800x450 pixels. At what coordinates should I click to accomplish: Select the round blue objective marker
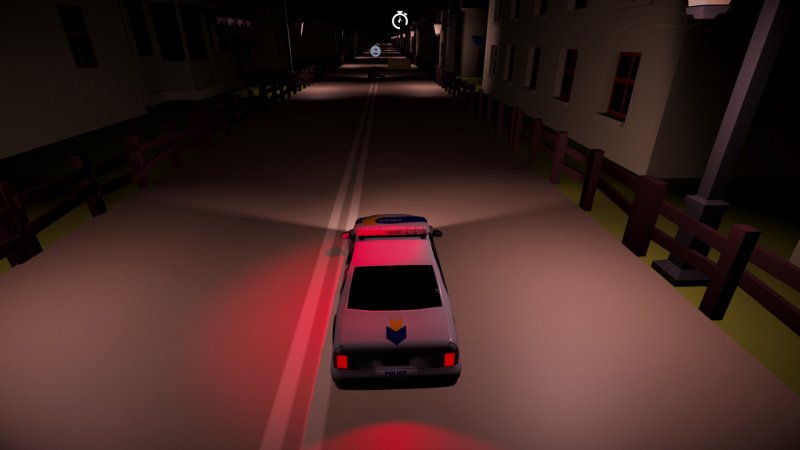point(375,51)
